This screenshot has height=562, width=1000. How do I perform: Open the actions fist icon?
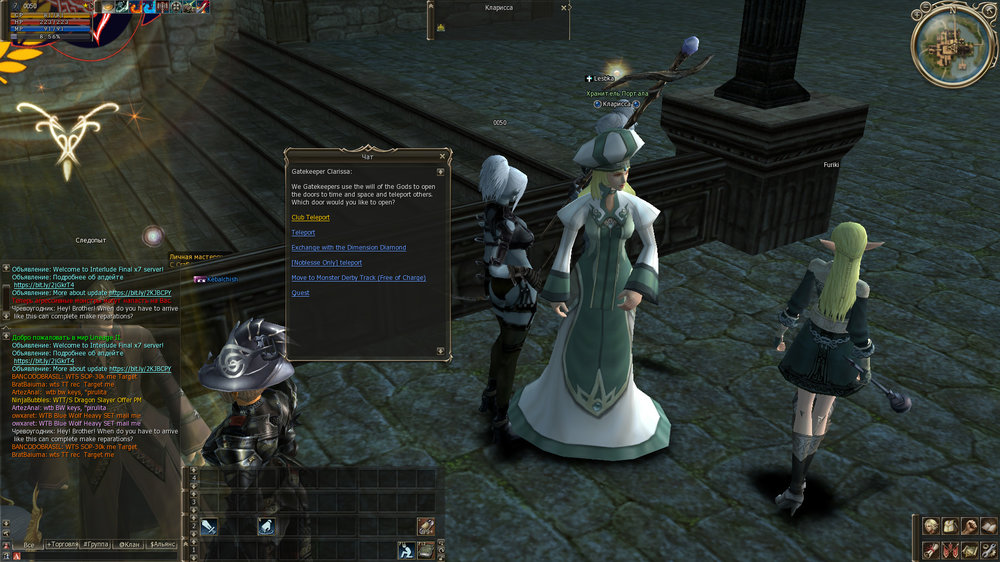[969, 526]
